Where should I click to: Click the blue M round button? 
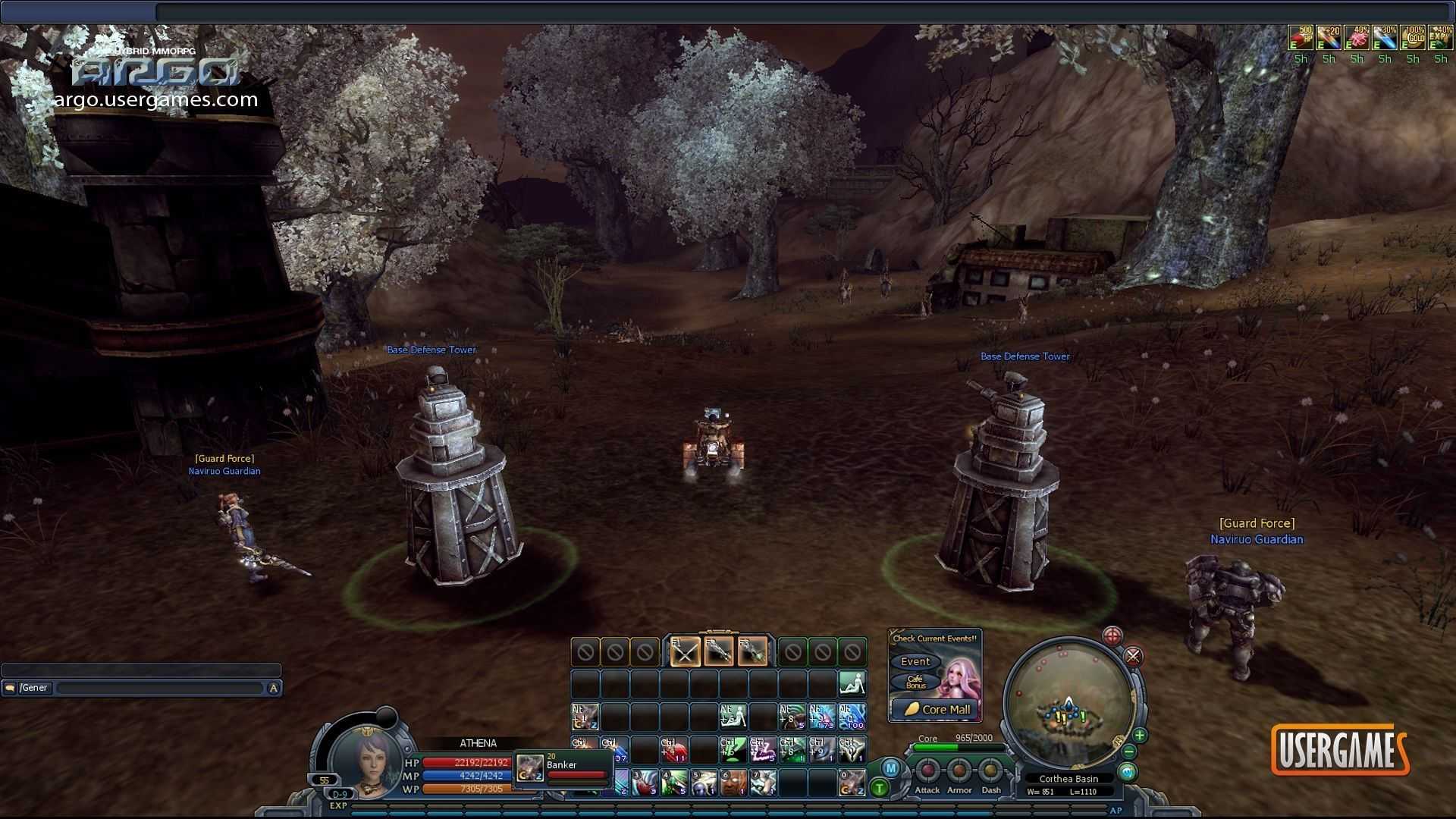click(x=890, y=768)
